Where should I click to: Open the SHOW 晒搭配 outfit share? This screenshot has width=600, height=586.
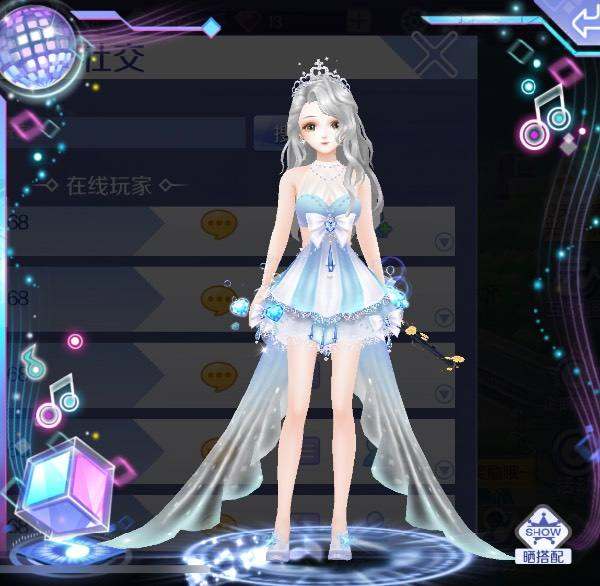click(543, 537)
